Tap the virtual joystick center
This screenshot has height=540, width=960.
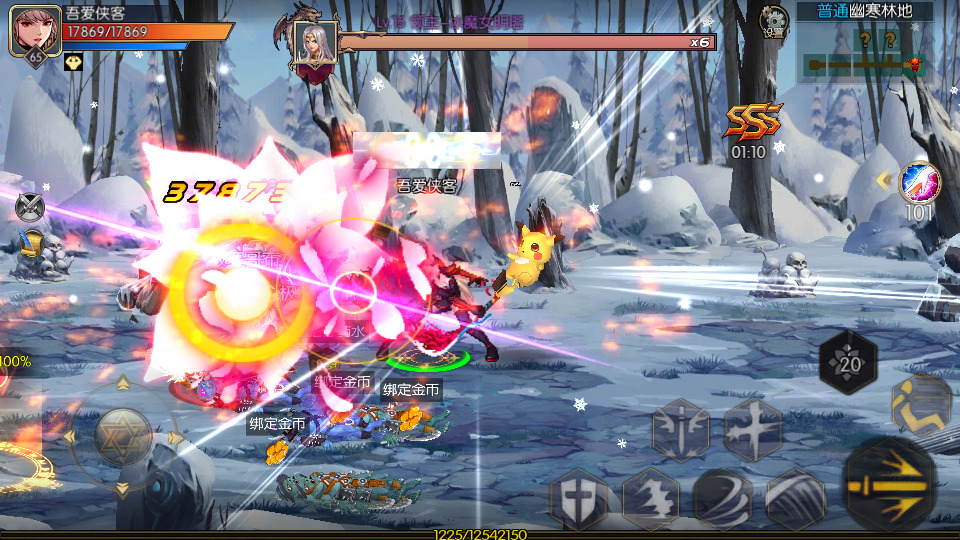click(x=122, y=436)
